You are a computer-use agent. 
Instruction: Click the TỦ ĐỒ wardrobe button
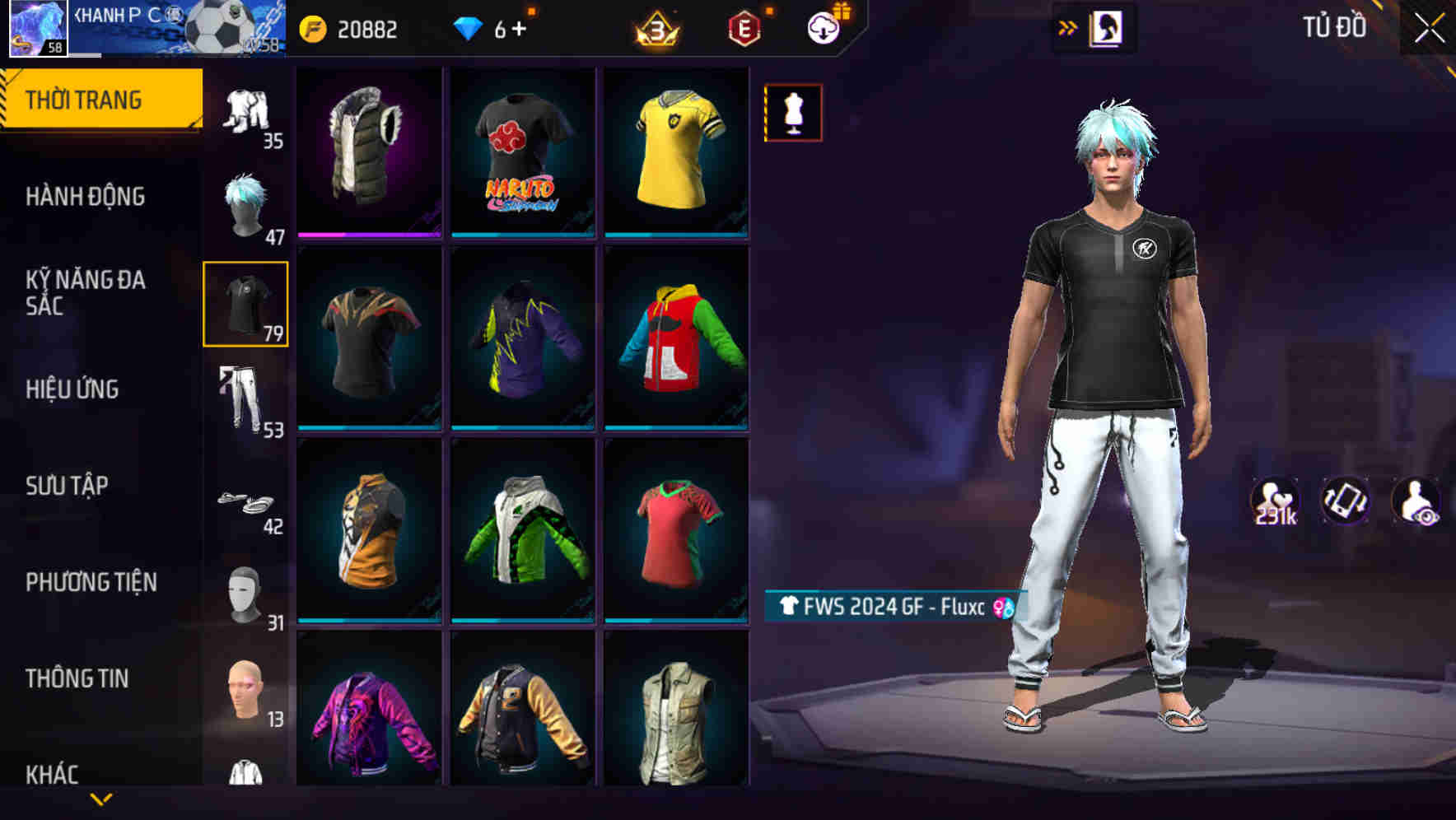tap(1332, 26)
